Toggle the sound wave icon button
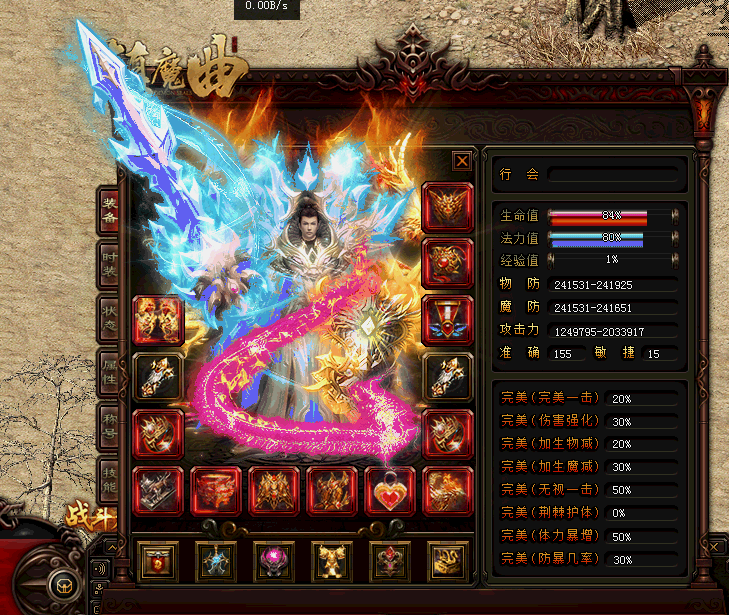 (x=99, y=570)
